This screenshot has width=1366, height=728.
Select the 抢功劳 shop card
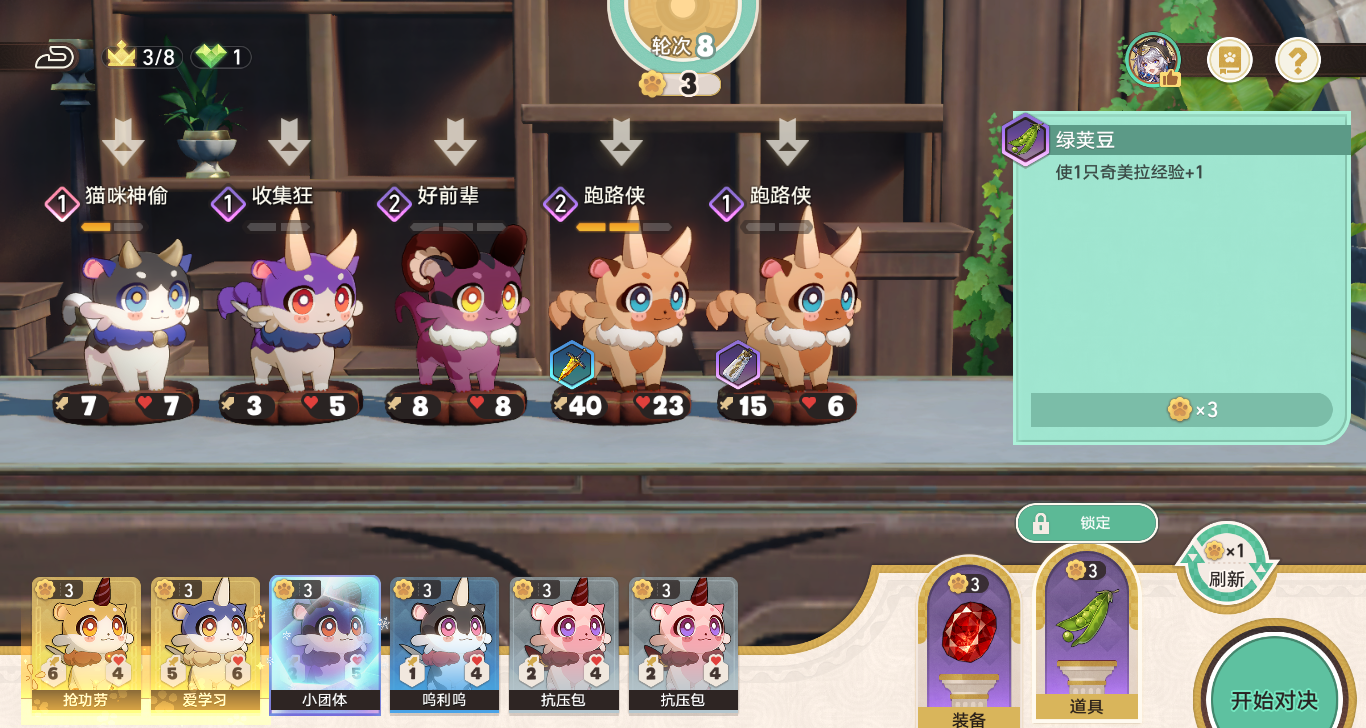86,643
